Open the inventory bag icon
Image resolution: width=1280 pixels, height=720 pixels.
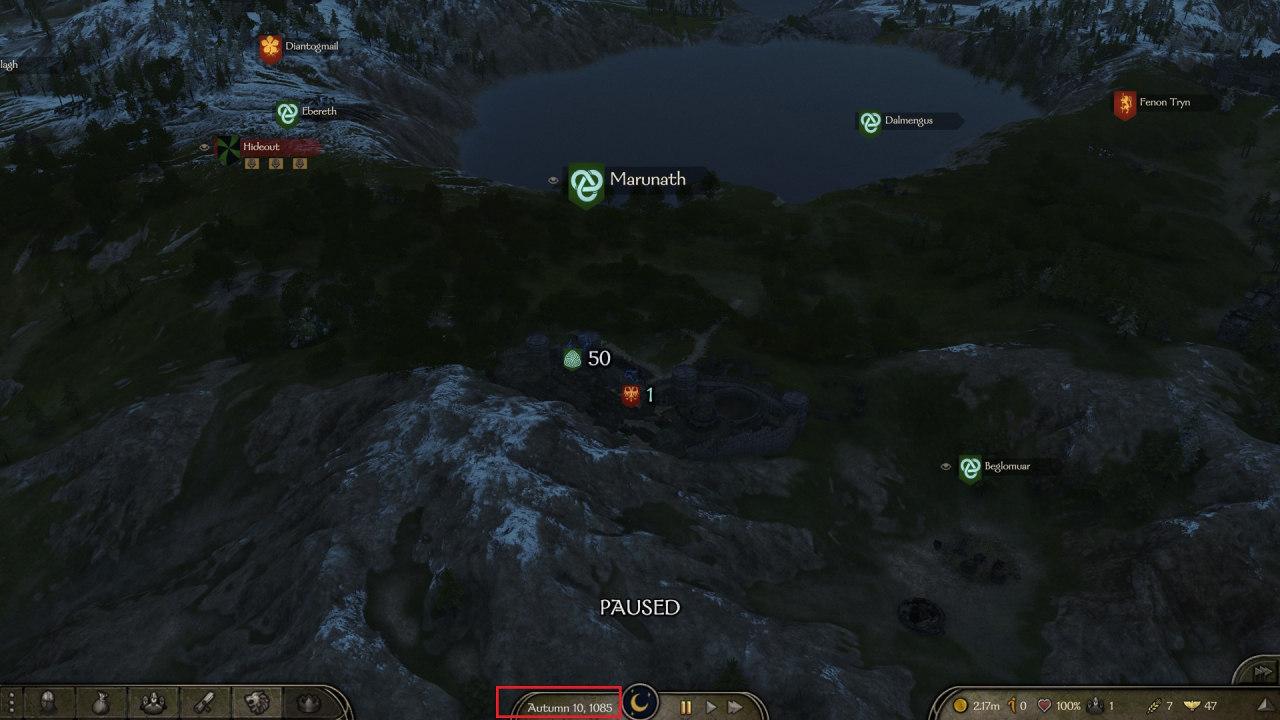pyautogui.click(x=100, y=704)
